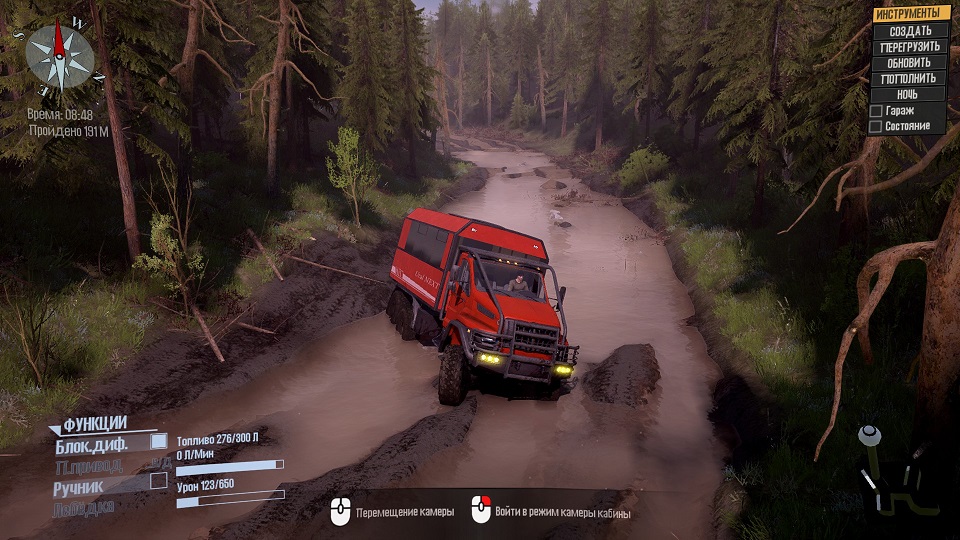
Task: Activate the Пополнить refuel button
Action: point(910,78)
